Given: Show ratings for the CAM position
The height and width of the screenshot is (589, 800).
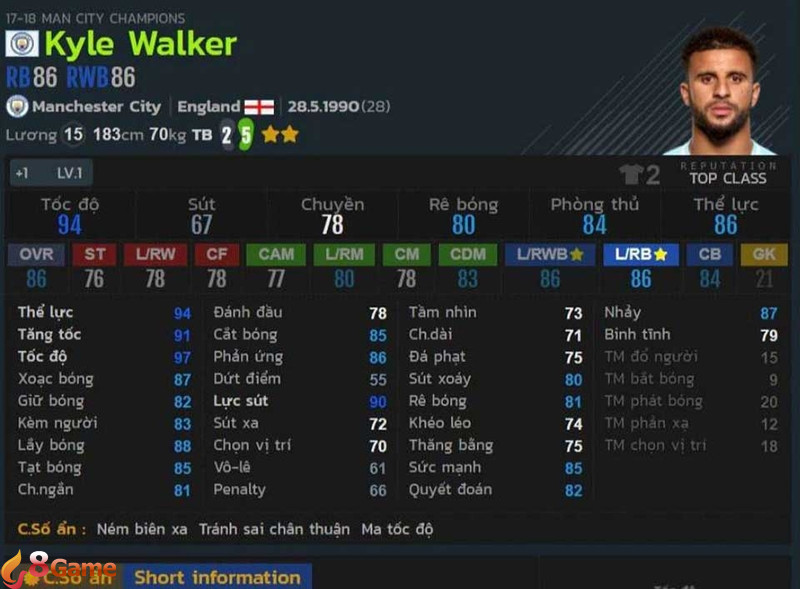Looking at the screenshot, I should tap(276, 254).
